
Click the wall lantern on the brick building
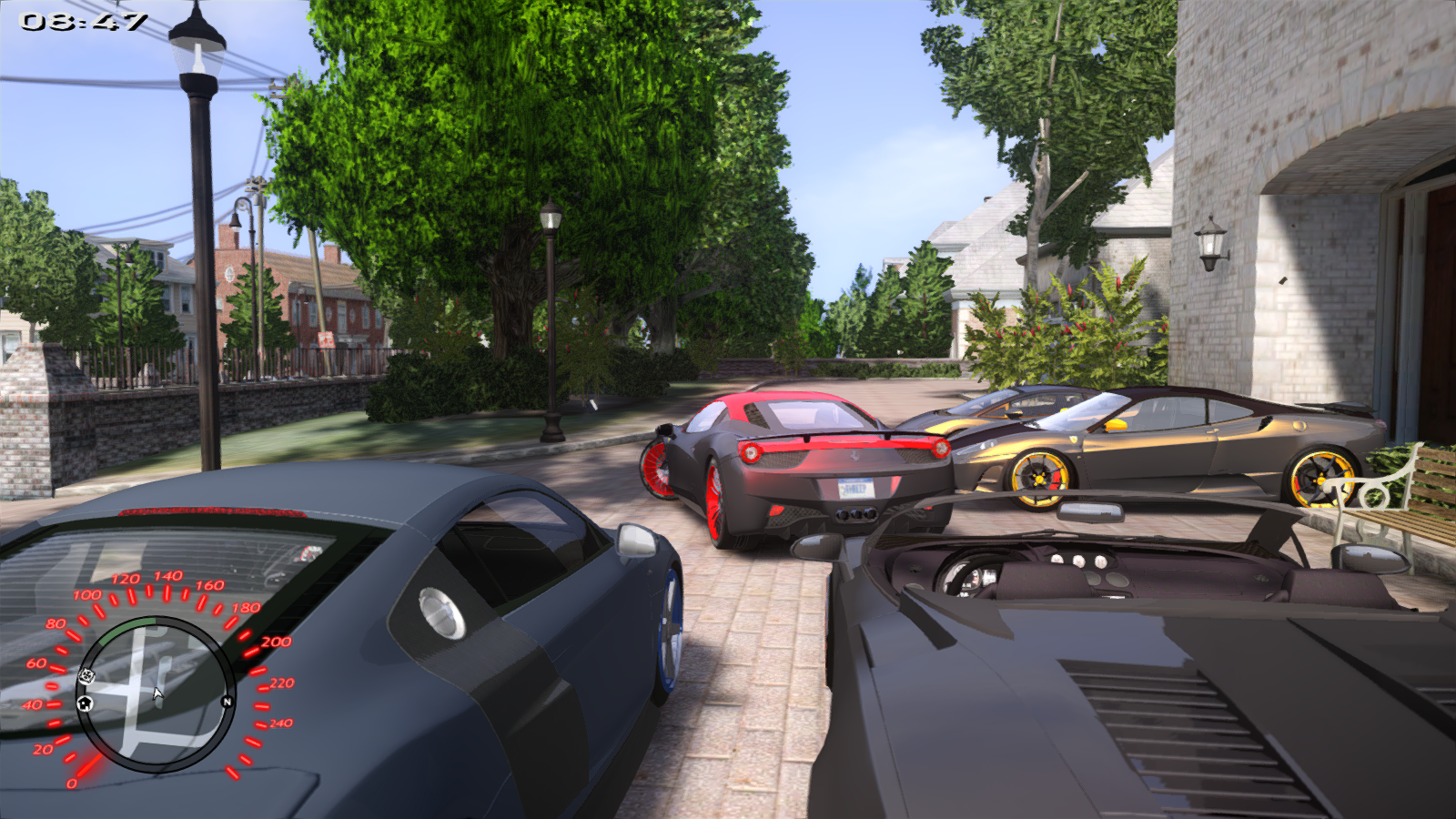point(1210,241)
